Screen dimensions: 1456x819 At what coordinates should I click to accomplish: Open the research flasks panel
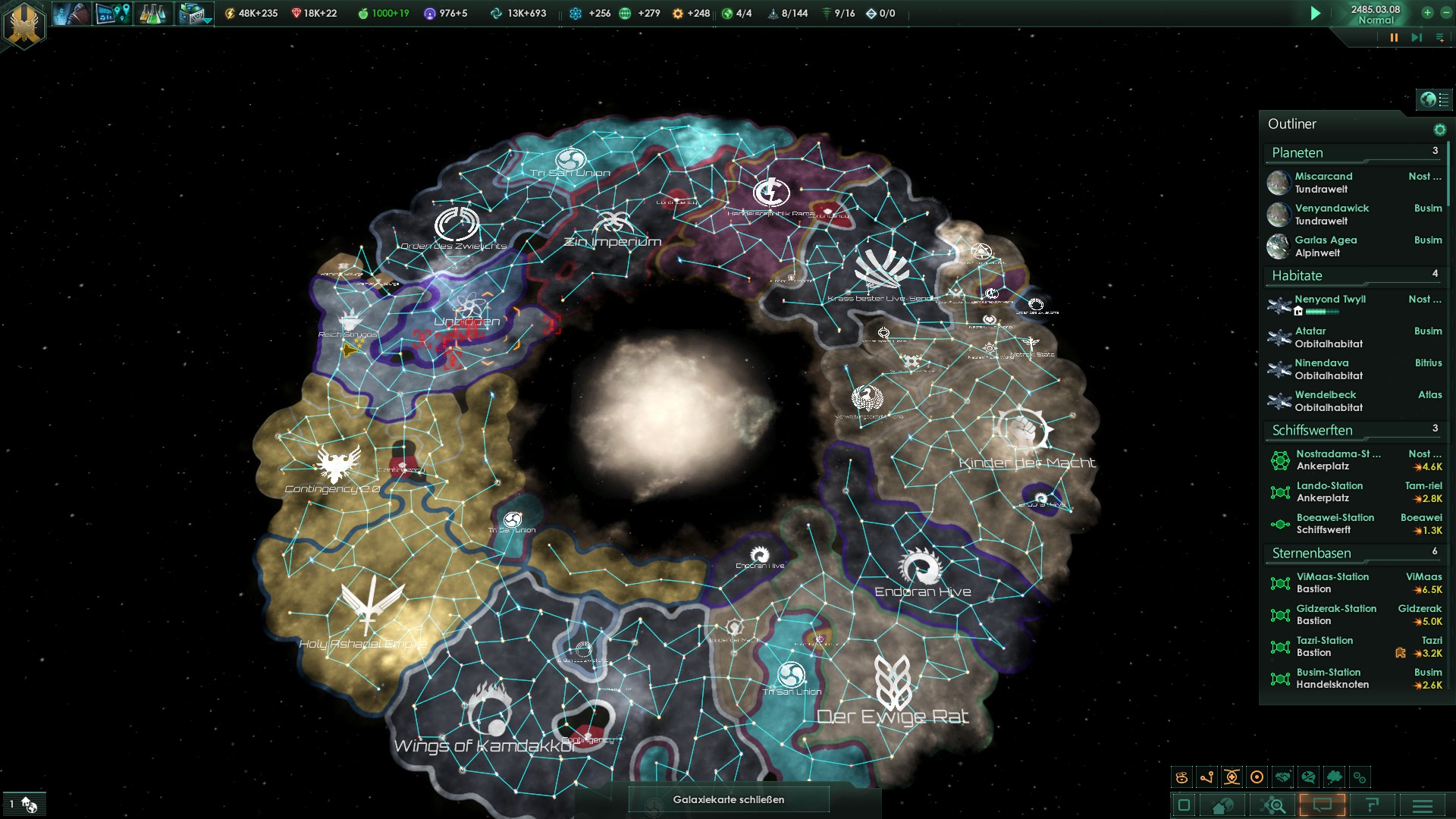click(x=152, y=14)
